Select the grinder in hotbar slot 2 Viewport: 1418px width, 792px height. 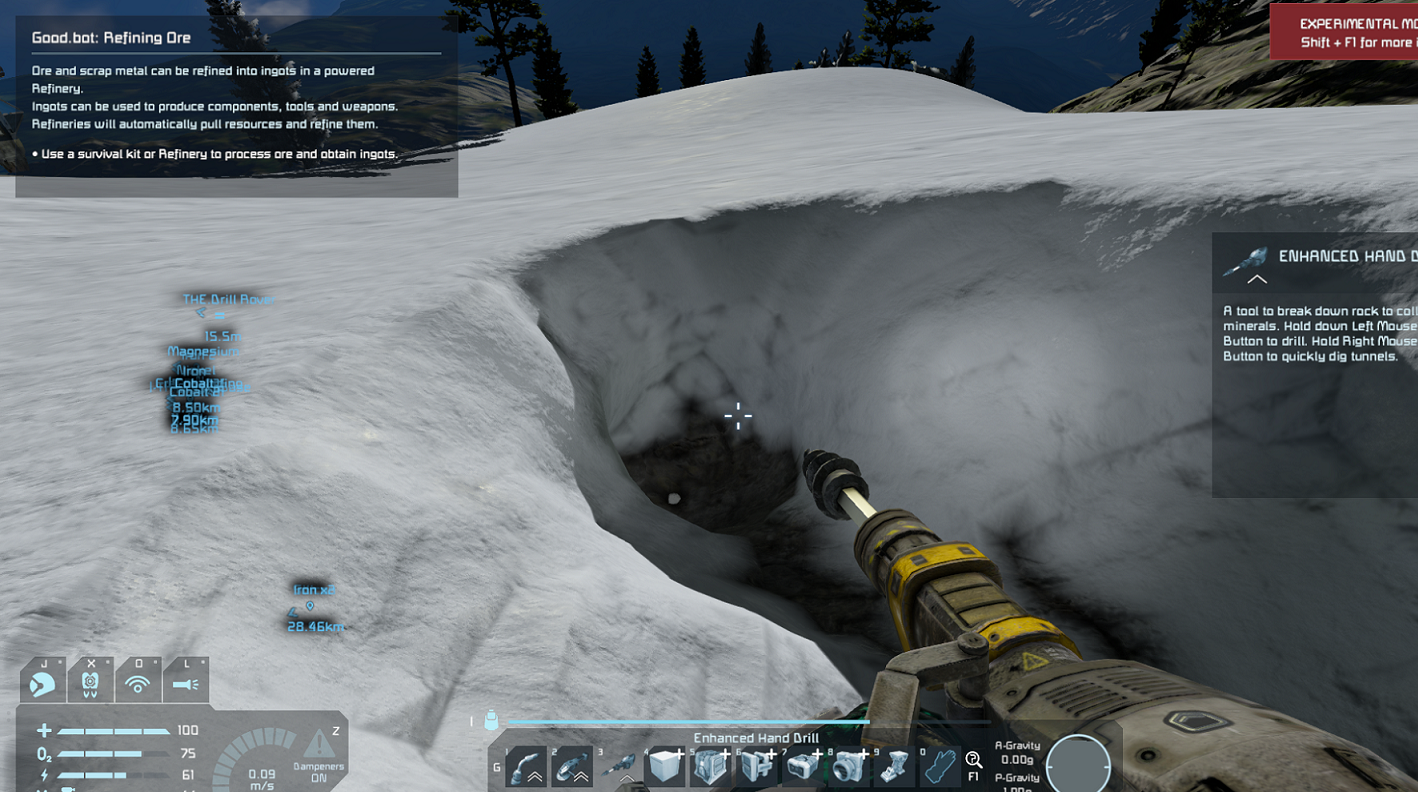[x=573, y=768]
